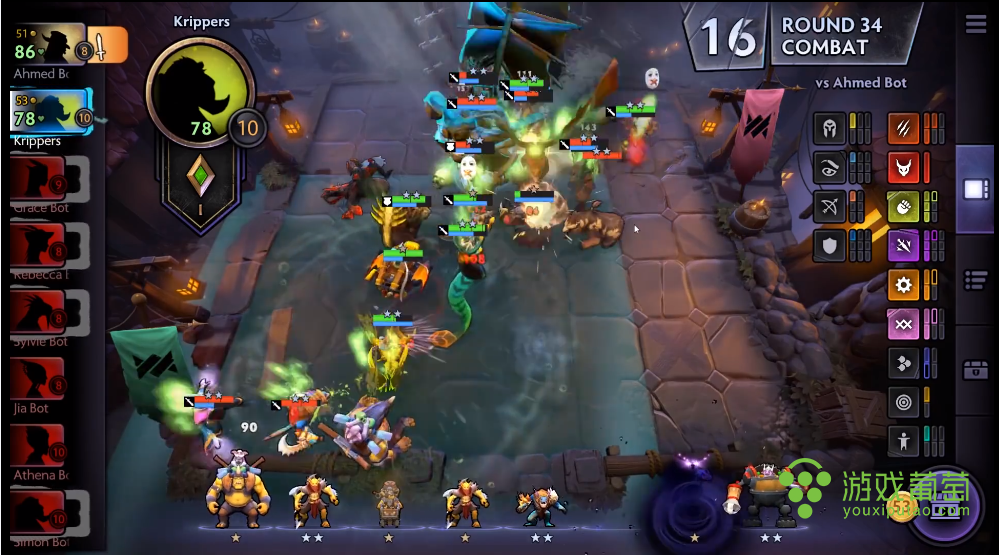Switch to the treasure chest items tab

(975, 370)
